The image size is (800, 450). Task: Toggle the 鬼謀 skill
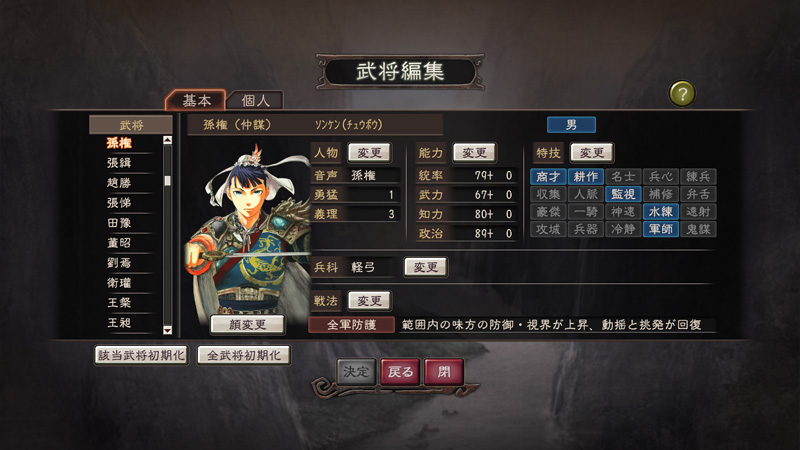tap(698, 229)
